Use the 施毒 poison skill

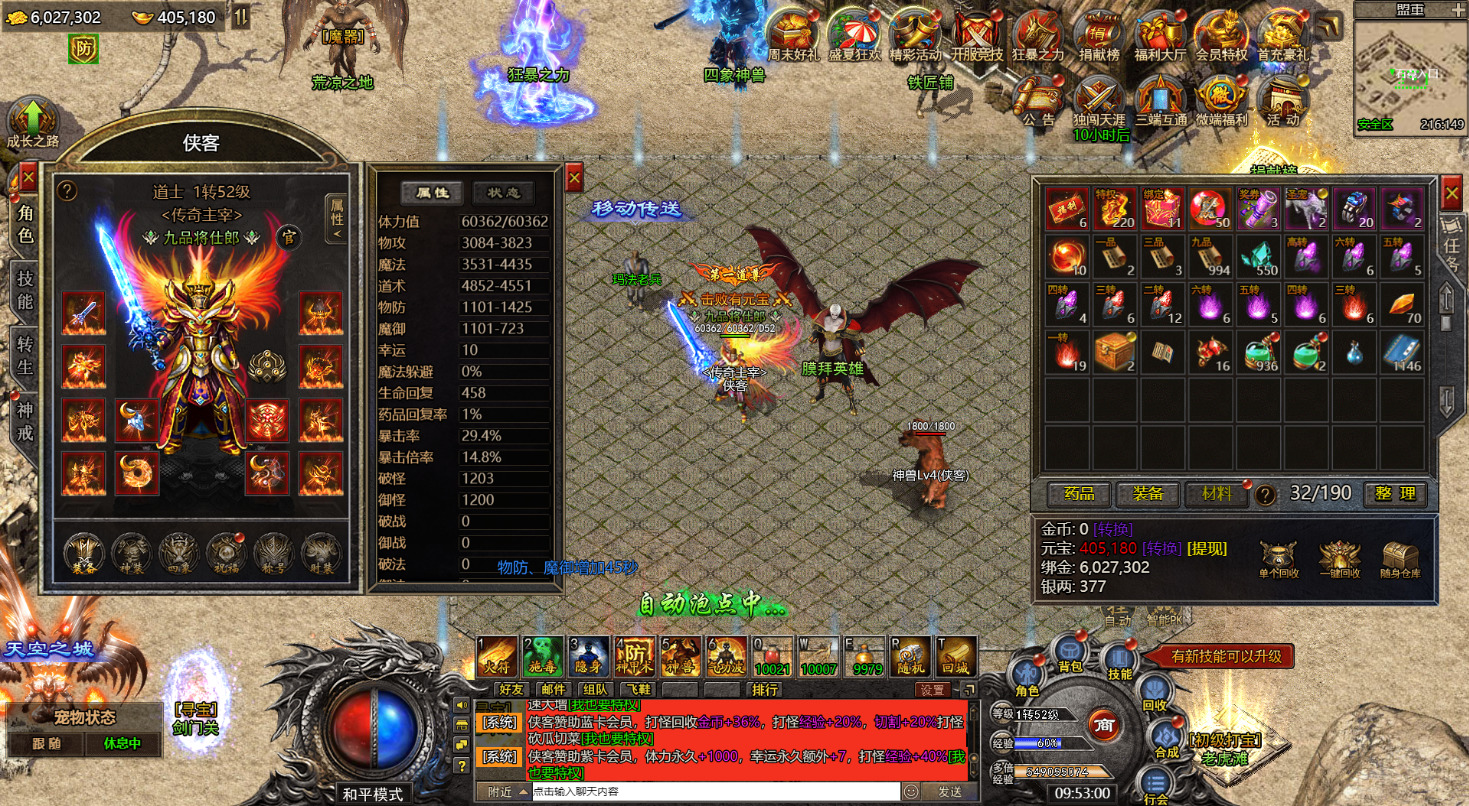pyautogui.click(x=544, y=655)
